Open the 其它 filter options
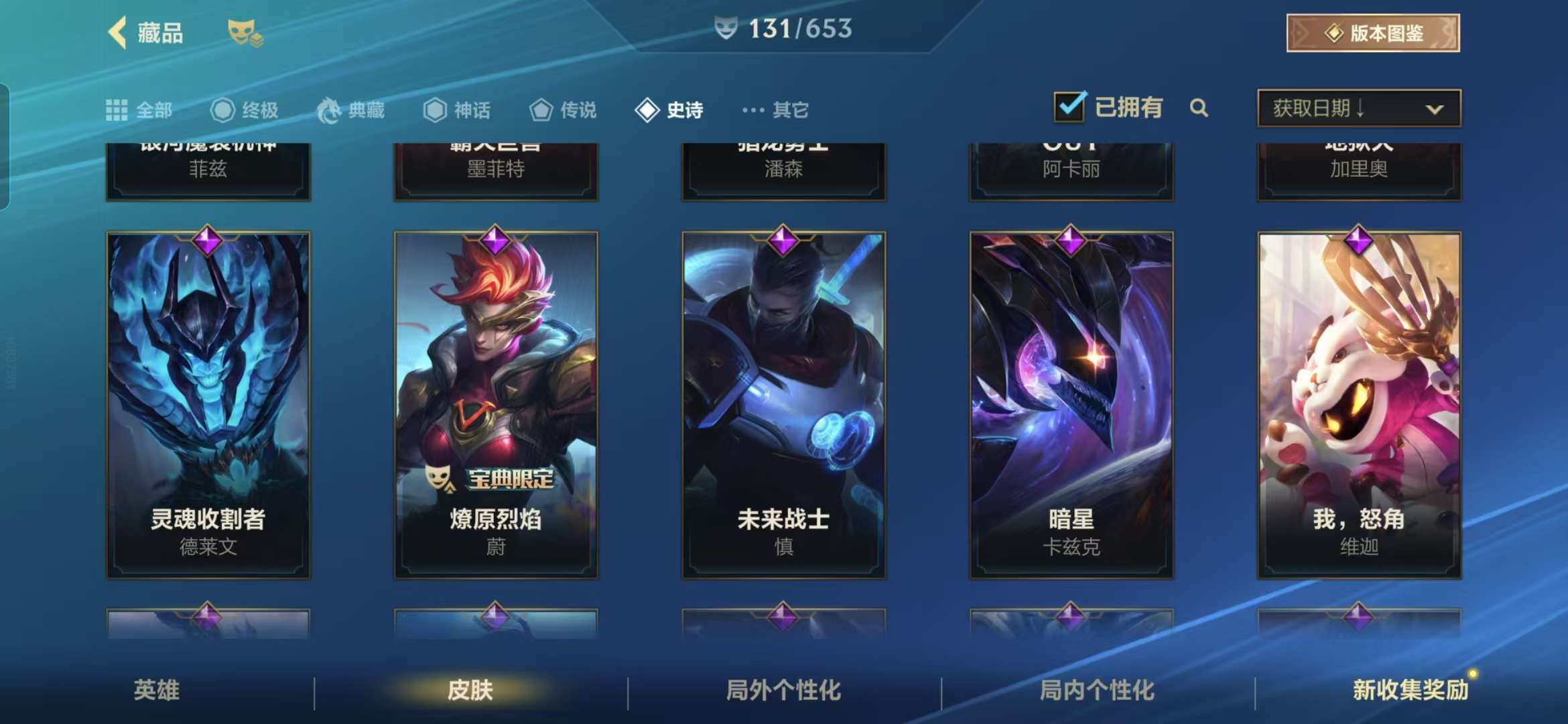The width and height of the screenshot is (1568, 724). [775, 110]
